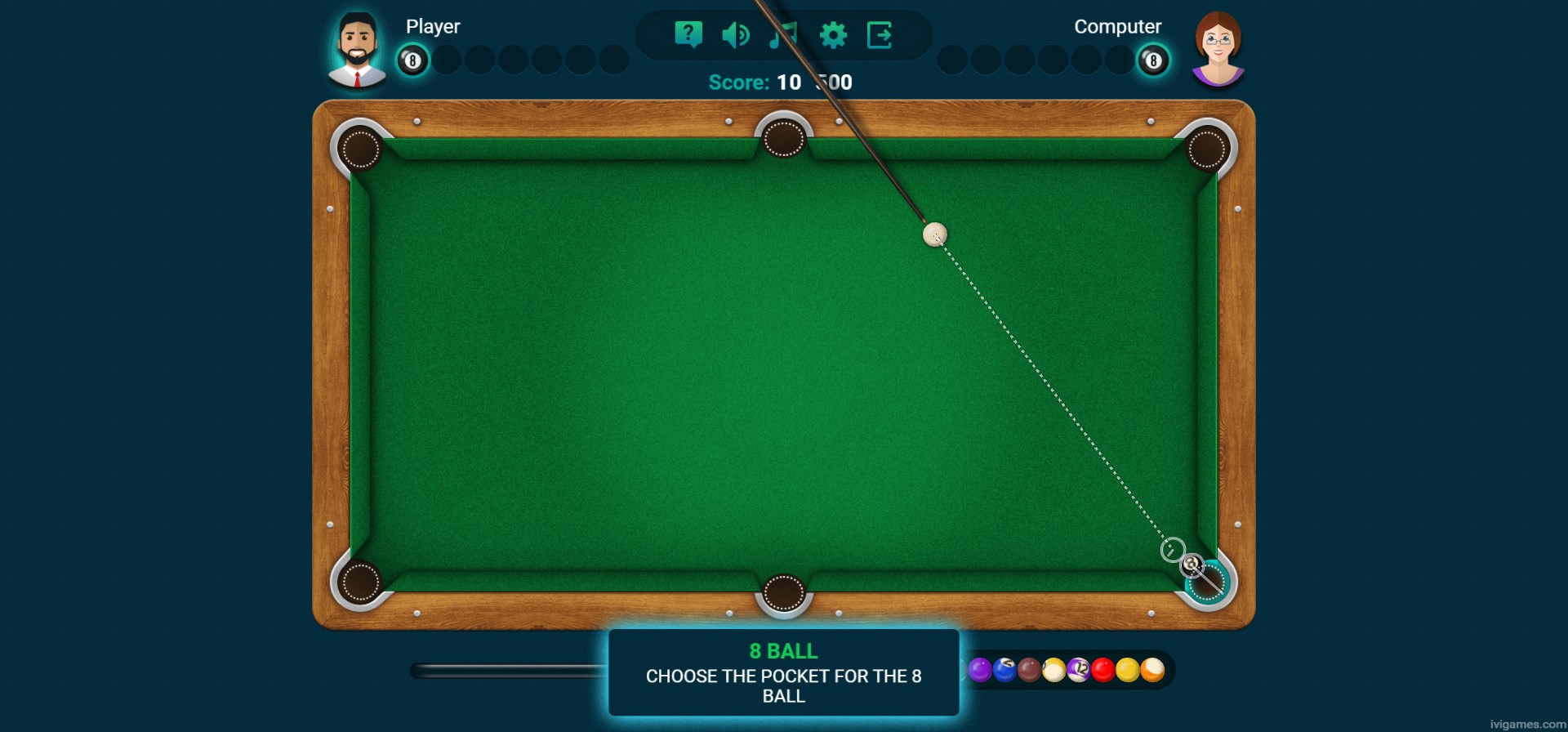Mute the sound with the speaker icon

click(735, 34)
